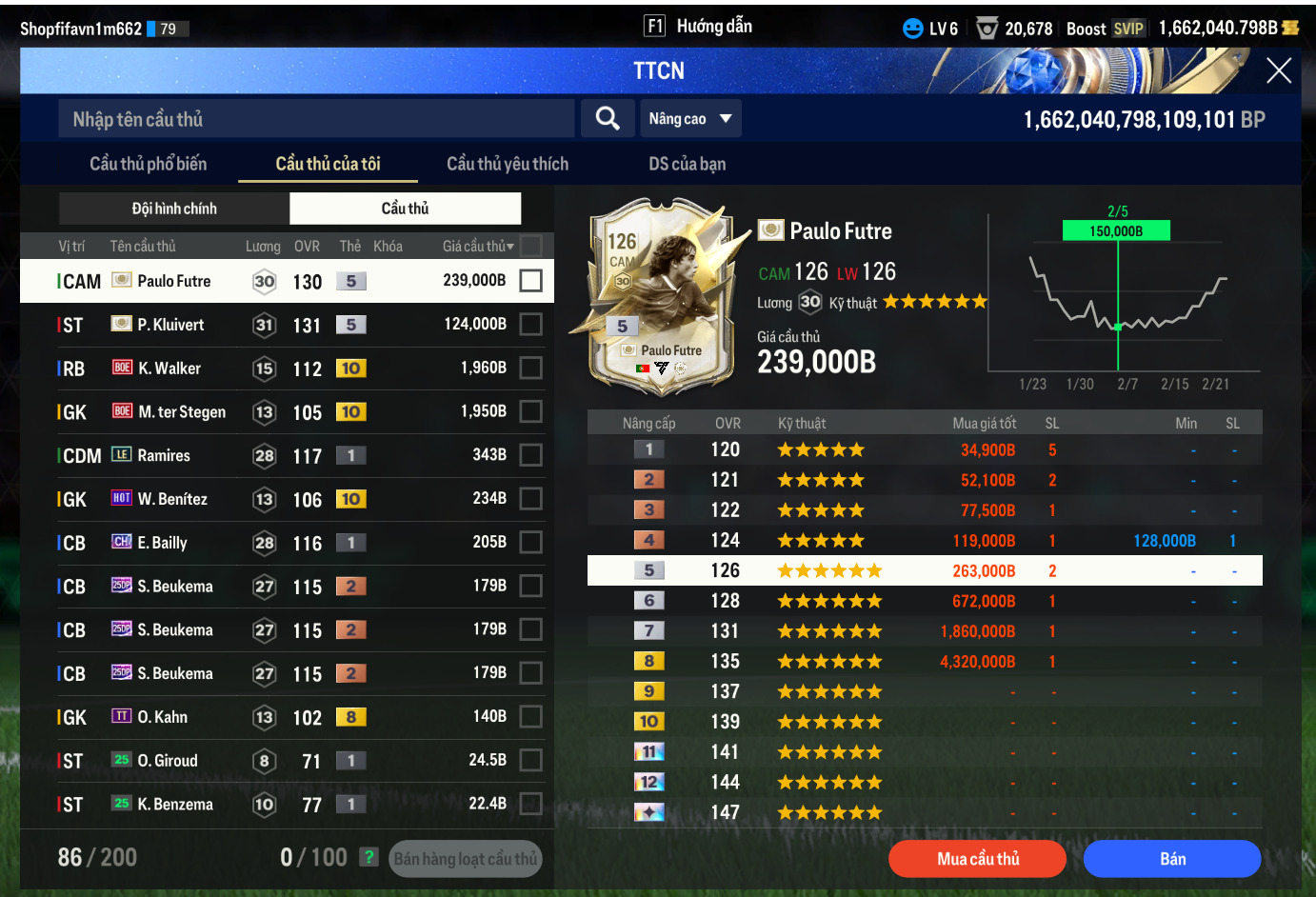
Task: Click the player name search field
Action: (316, 119)
